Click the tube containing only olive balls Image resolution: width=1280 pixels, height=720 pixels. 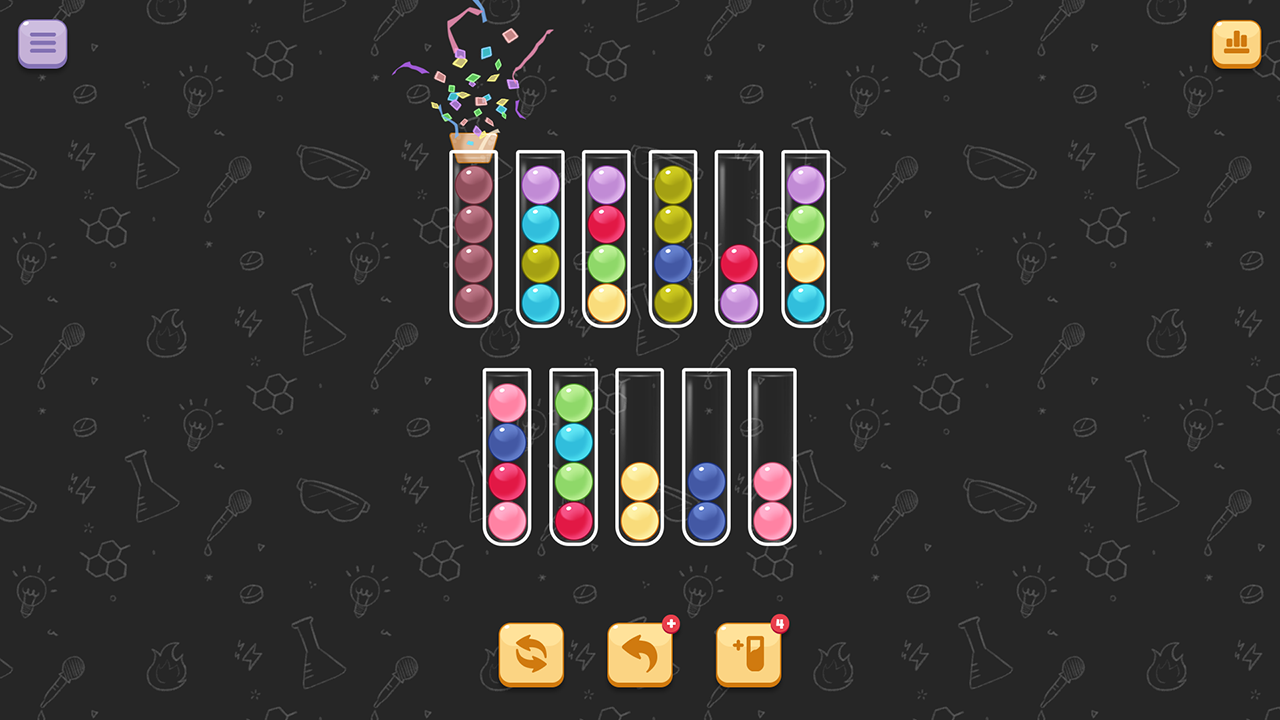[x=671, y=240]
